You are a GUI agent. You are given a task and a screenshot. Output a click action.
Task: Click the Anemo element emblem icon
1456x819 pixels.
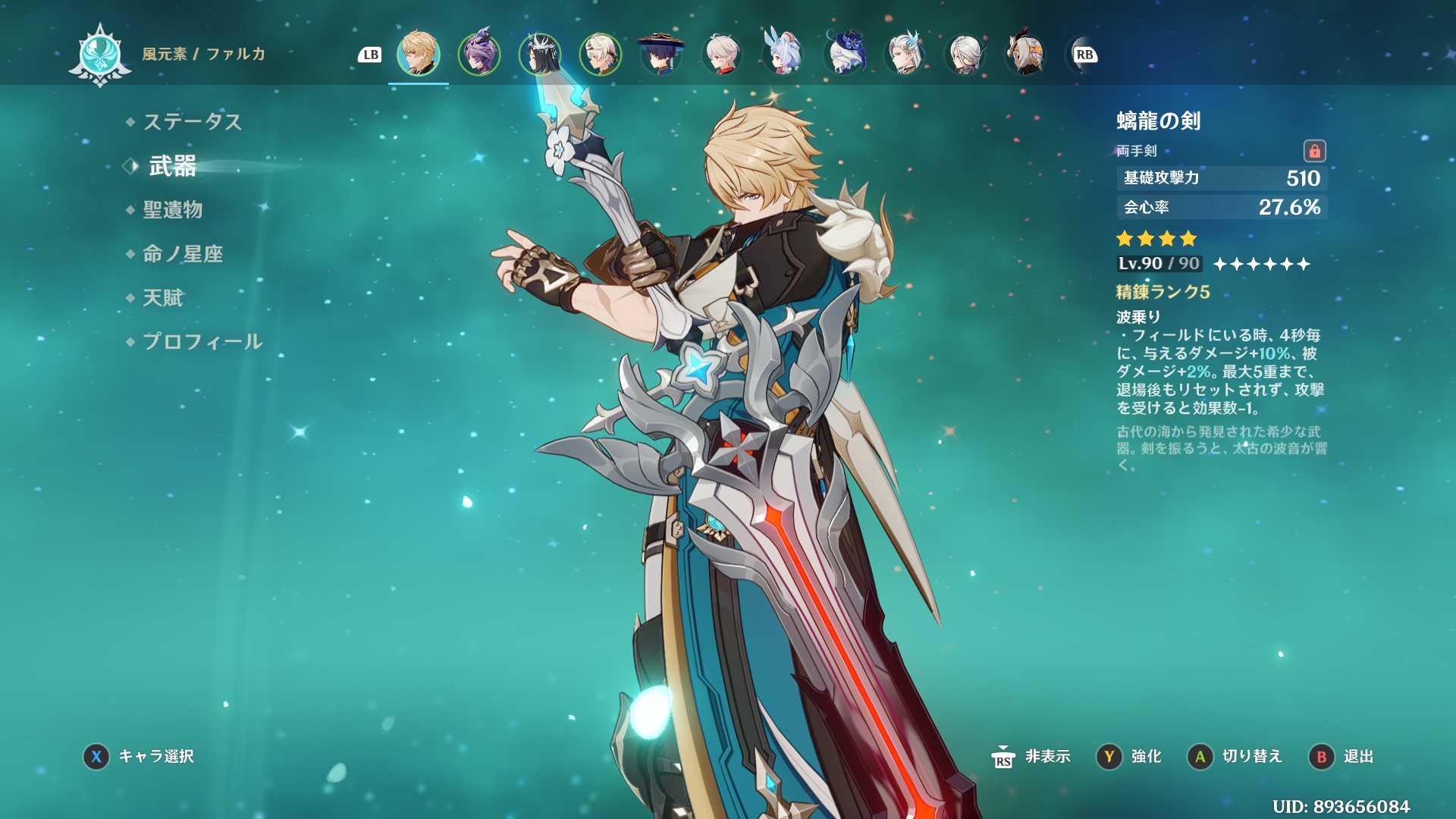click(100, 55)
